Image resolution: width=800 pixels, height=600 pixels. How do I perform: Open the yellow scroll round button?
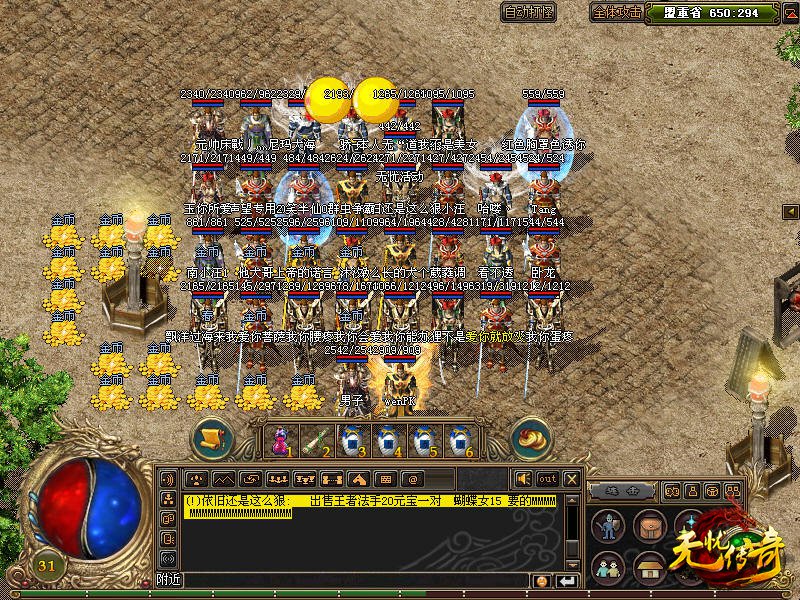click(212, 438)
